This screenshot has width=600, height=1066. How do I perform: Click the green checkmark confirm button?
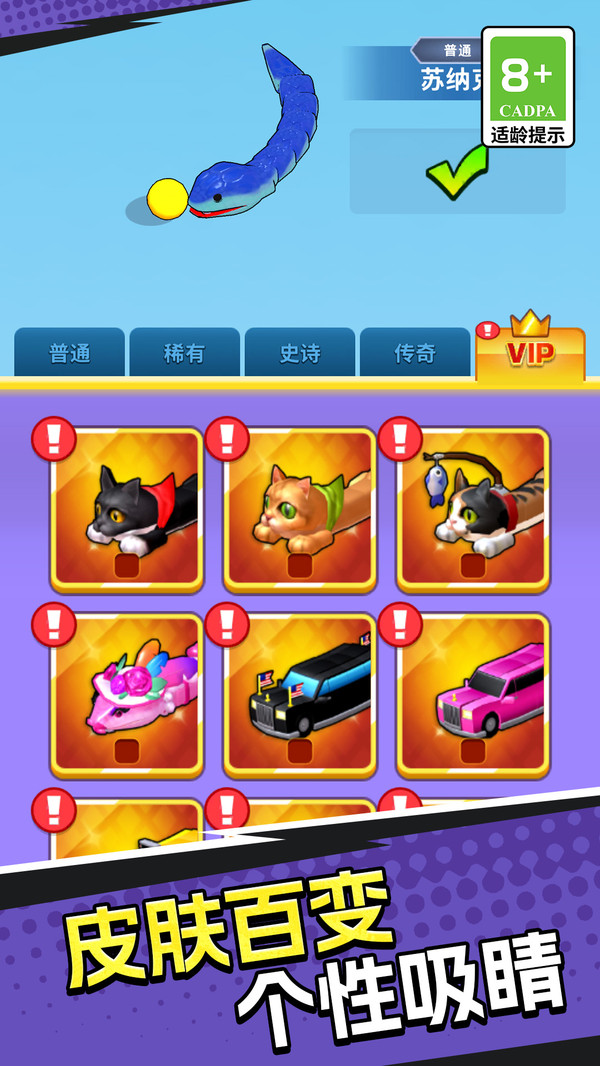coord(457,171)
